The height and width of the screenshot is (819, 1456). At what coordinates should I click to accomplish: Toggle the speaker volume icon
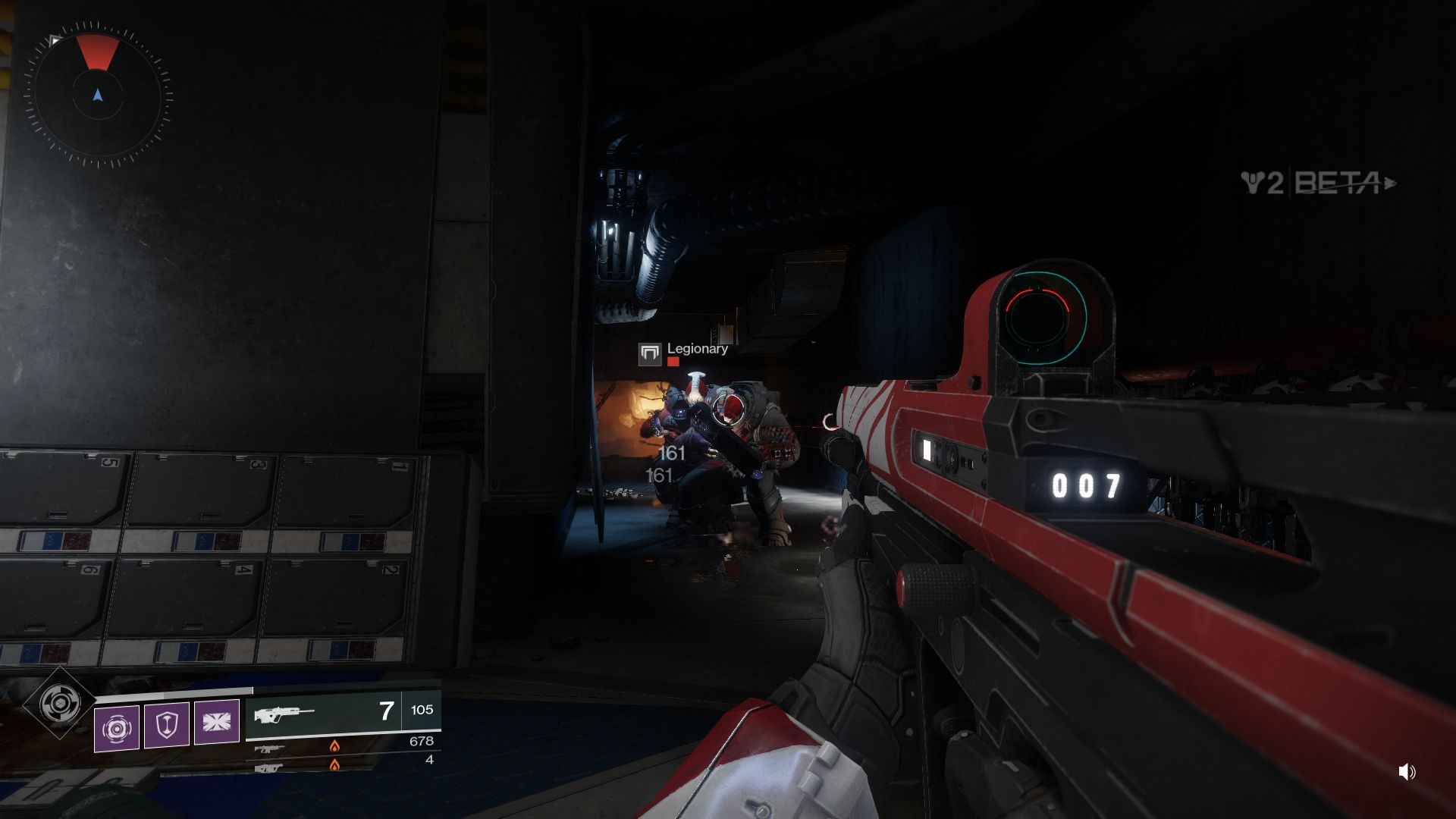(1407, 772)
